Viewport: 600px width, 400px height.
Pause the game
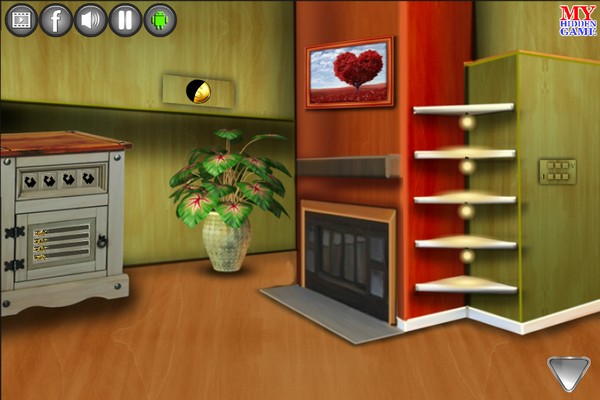[x=125, y=19]
